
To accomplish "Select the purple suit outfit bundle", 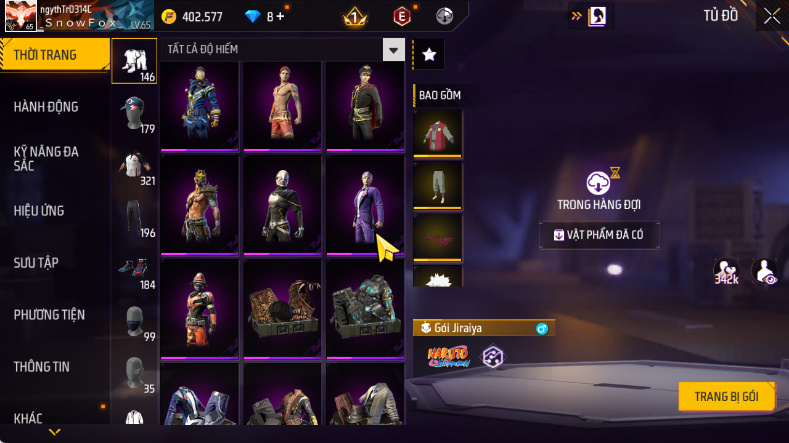I will 364,204.
